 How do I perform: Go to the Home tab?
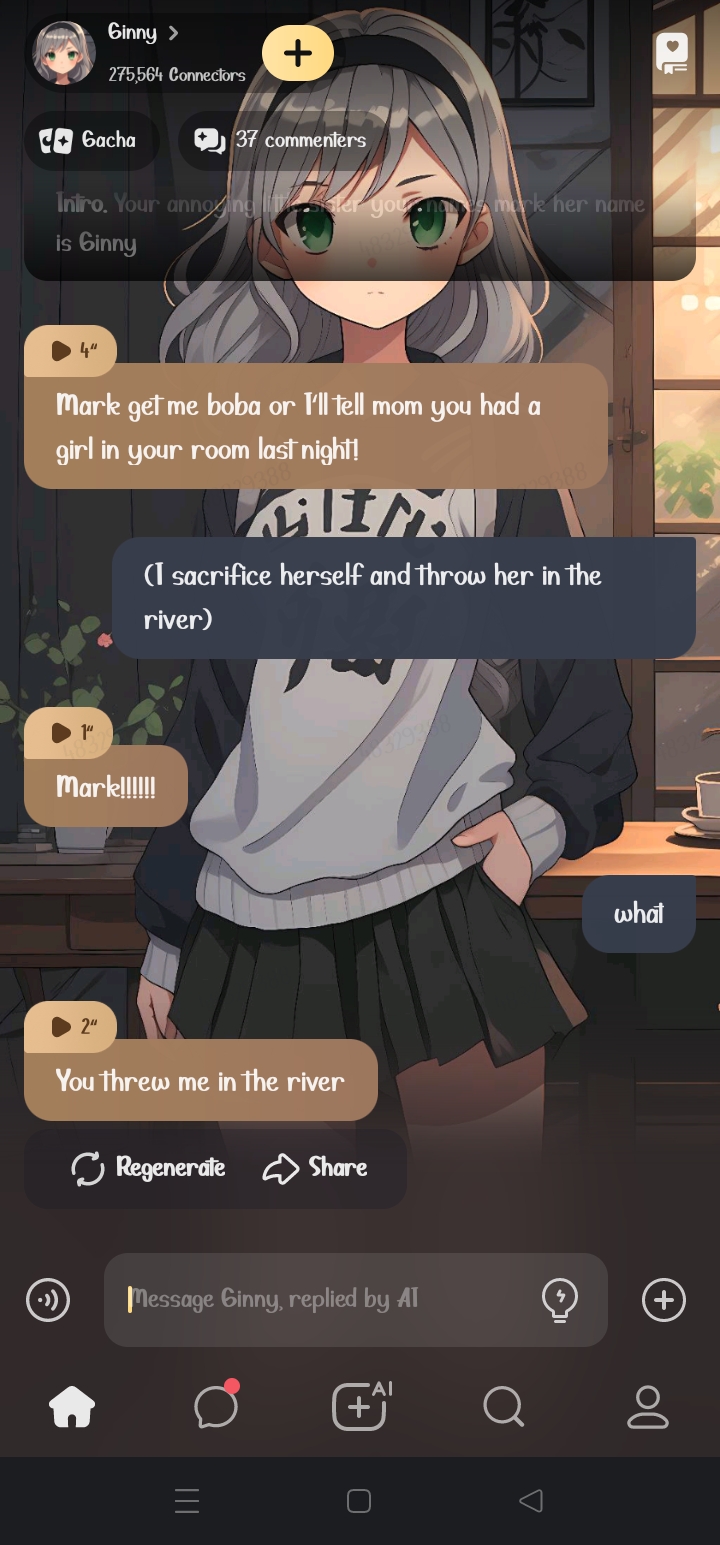click(72, 1407)
